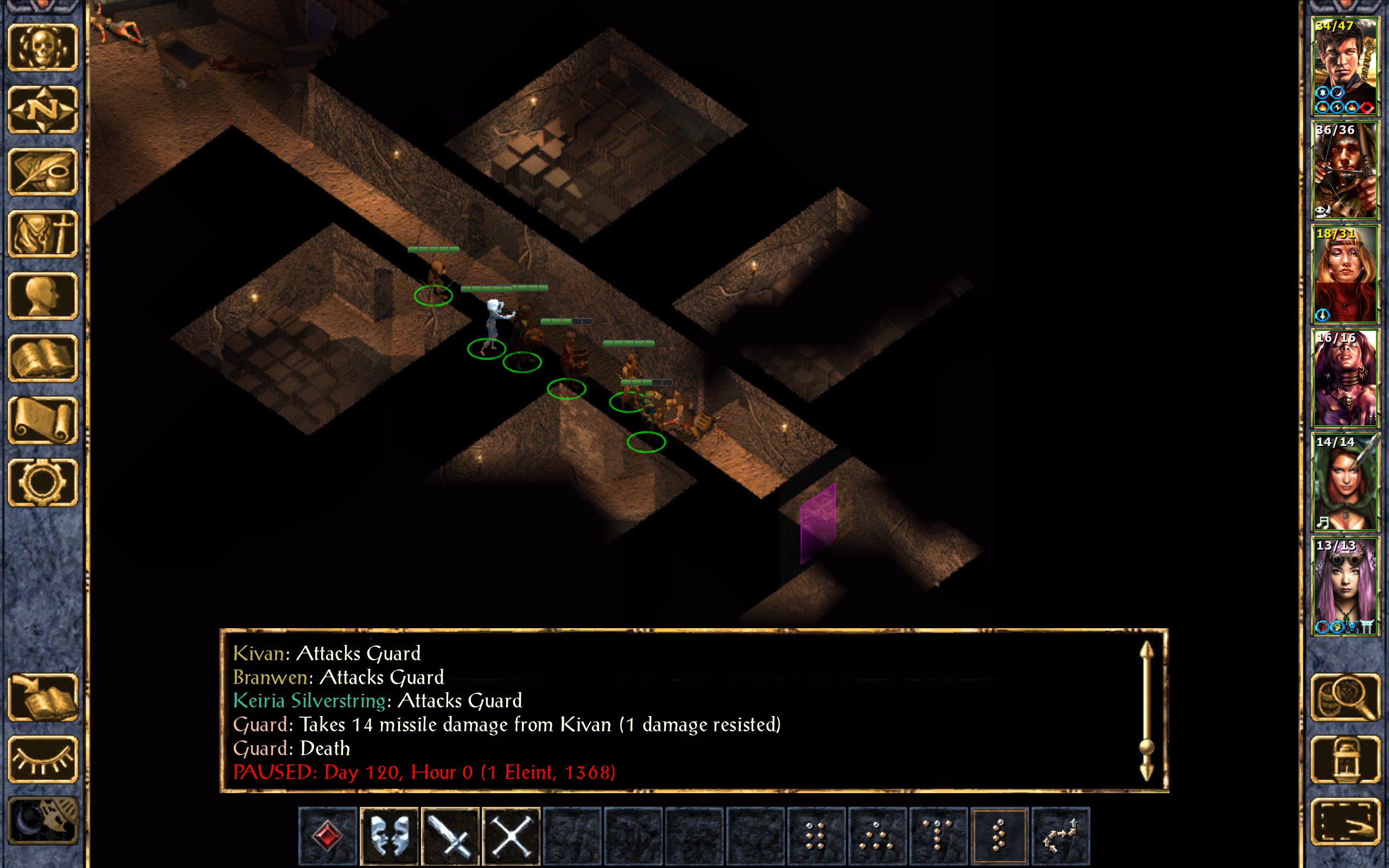Open the inventory armor-and-sword button

click(42, 234)
